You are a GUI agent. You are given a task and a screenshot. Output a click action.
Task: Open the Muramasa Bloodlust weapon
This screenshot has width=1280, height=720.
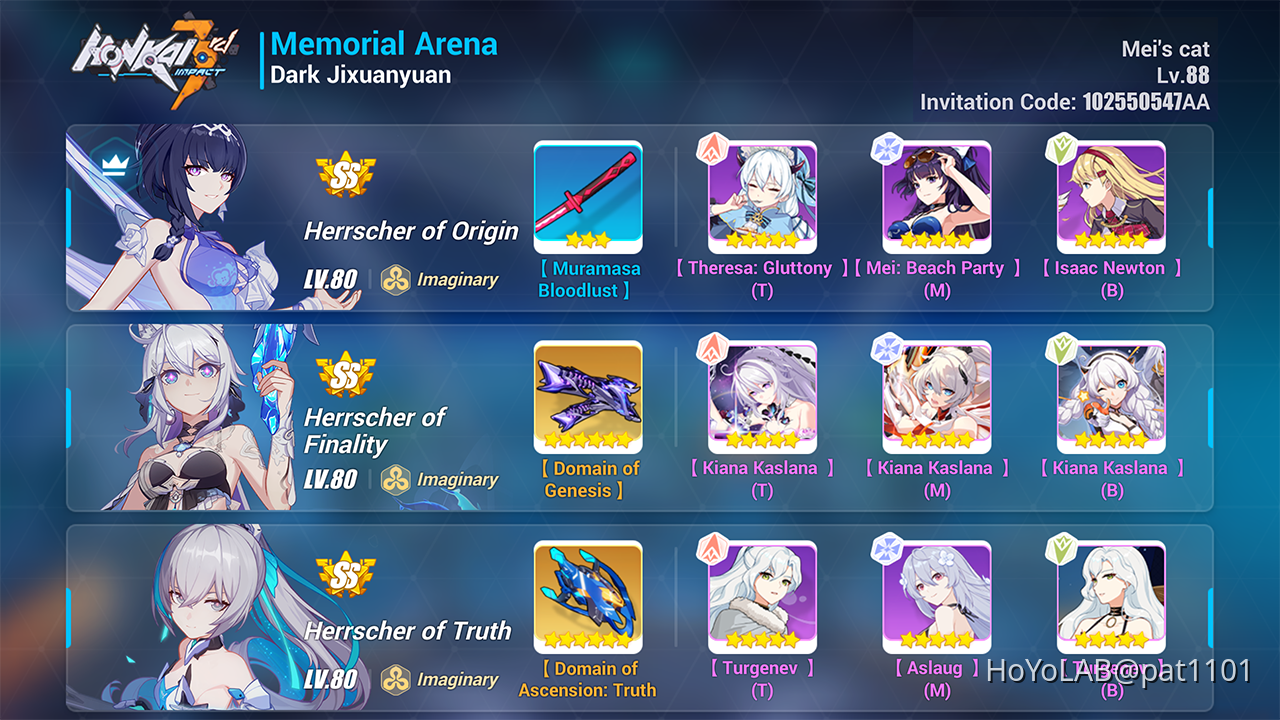[x=588, y=197]
